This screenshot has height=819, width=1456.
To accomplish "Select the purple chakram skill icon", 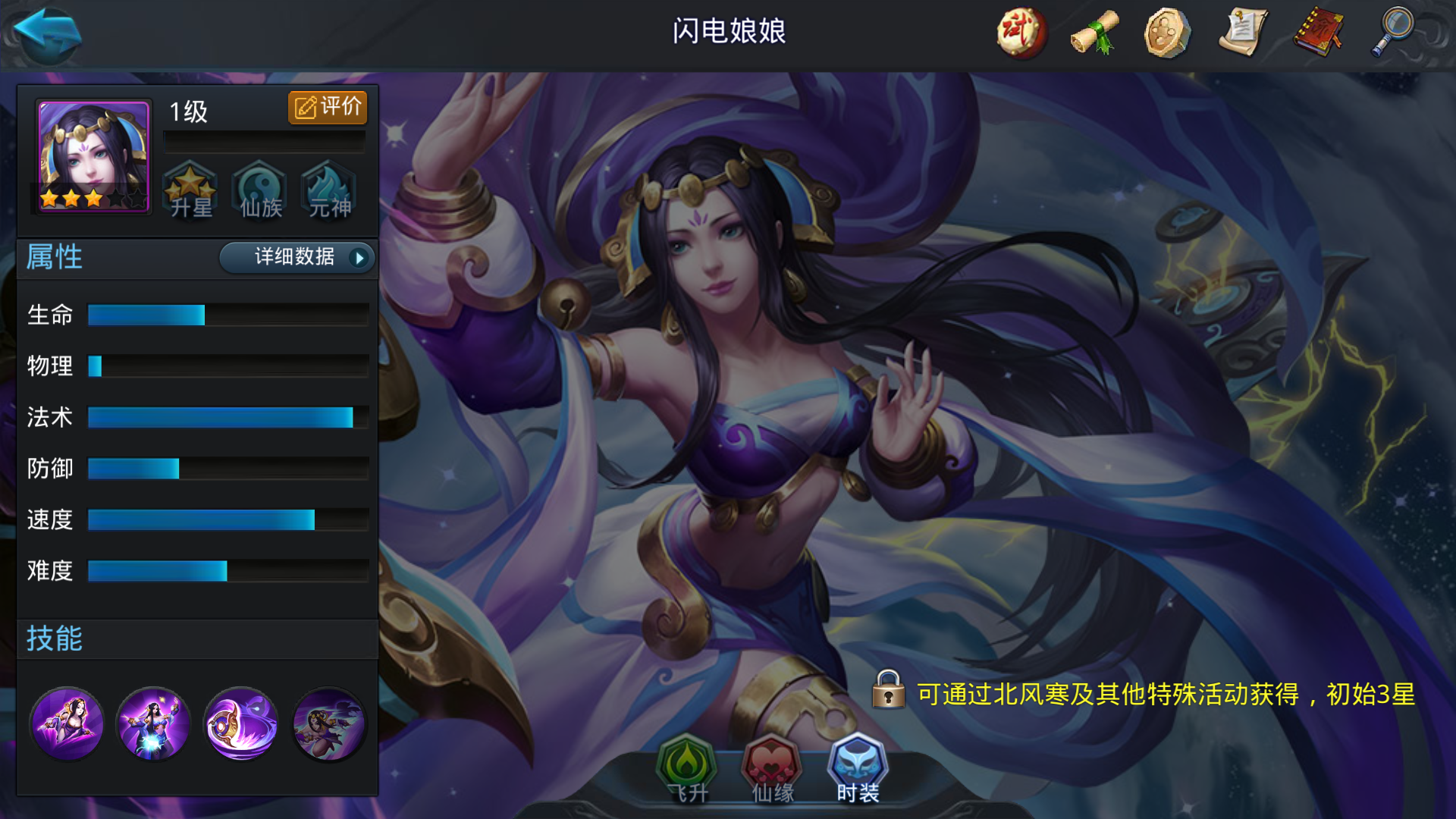I will click(x=240, y=724).
